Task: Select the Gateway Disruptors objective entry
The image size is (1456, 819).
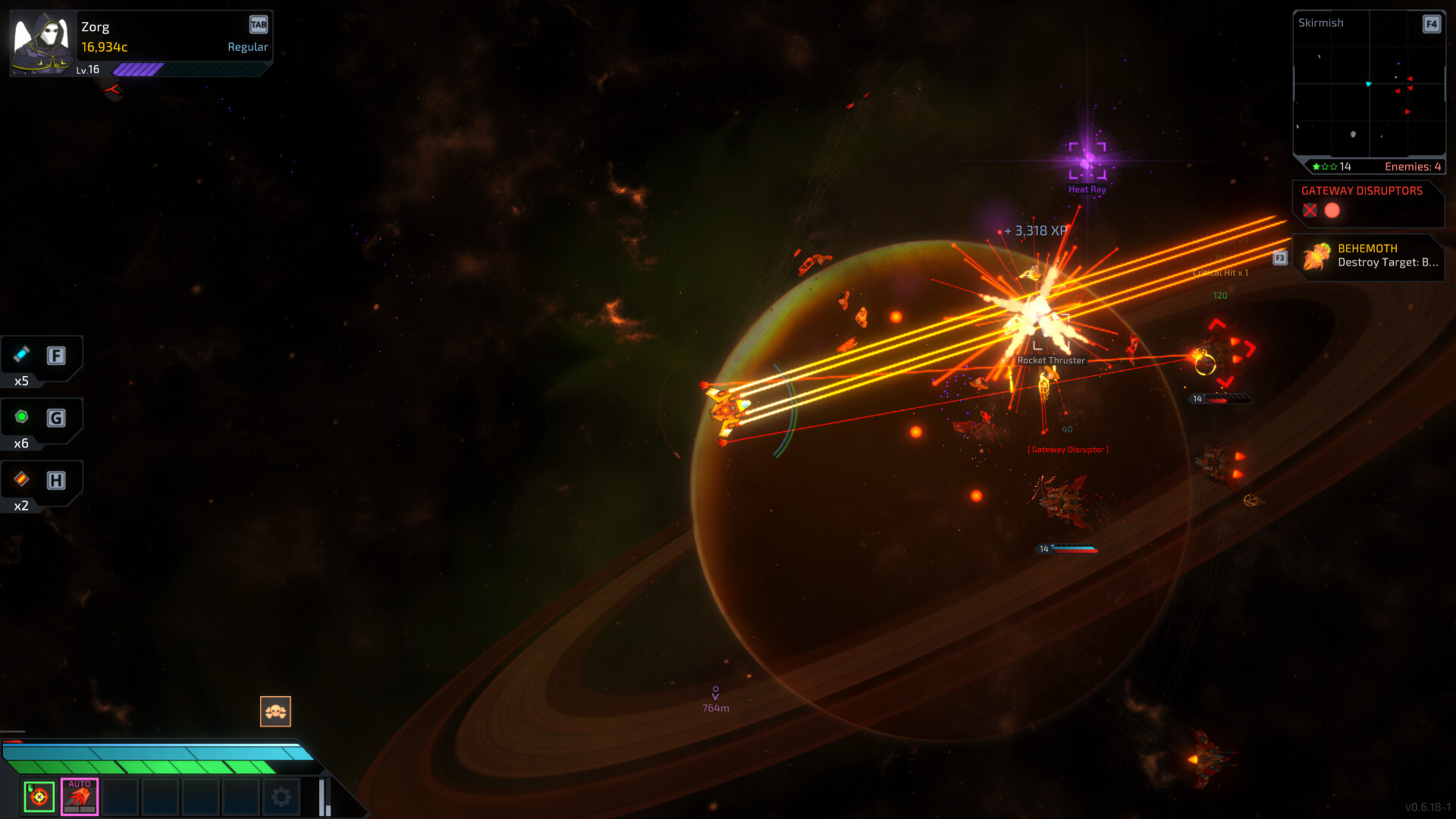Action: (x=1361, y=191)
